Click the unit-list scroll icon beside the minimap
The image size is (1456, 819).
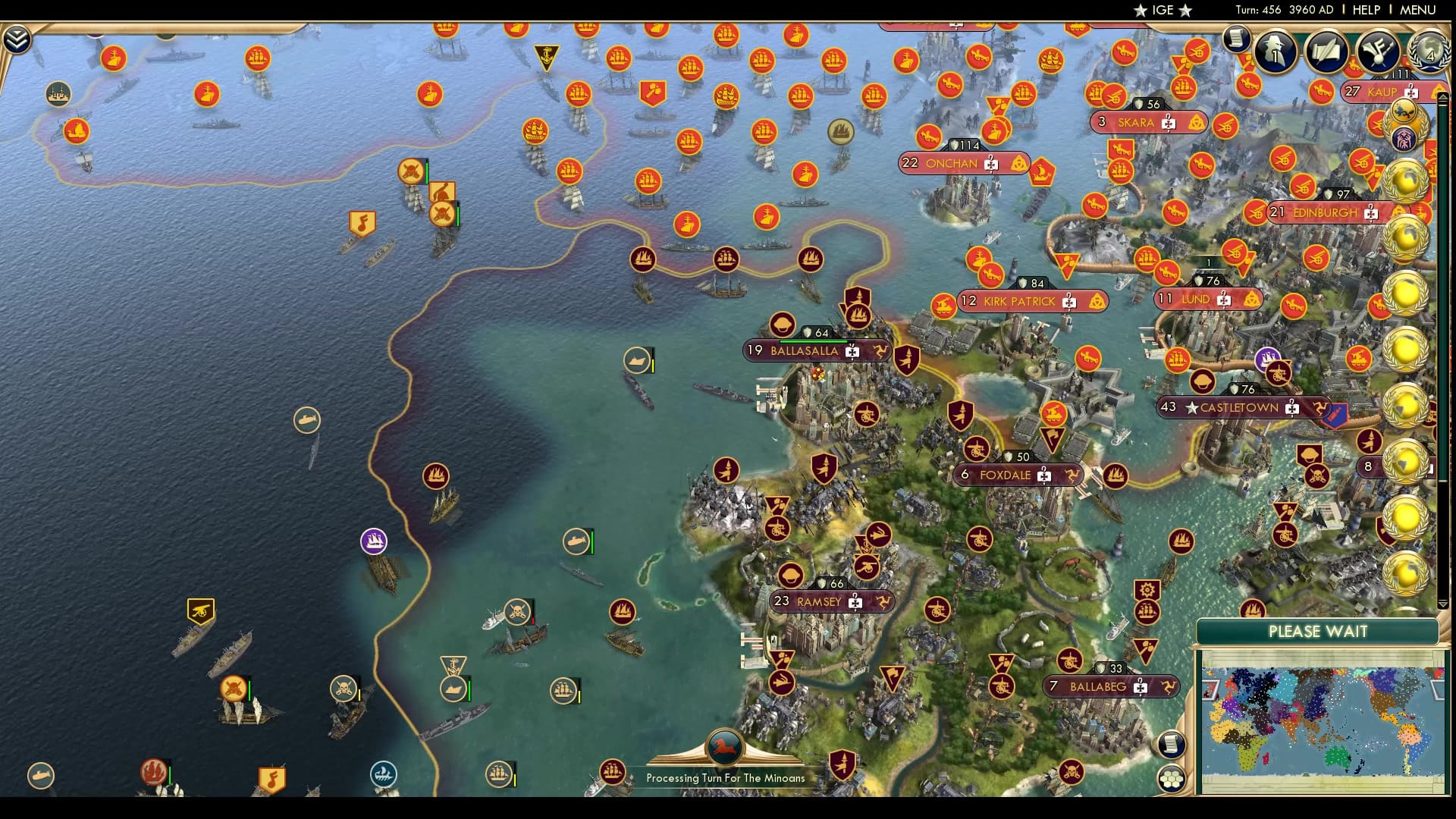click(1171, 744)
